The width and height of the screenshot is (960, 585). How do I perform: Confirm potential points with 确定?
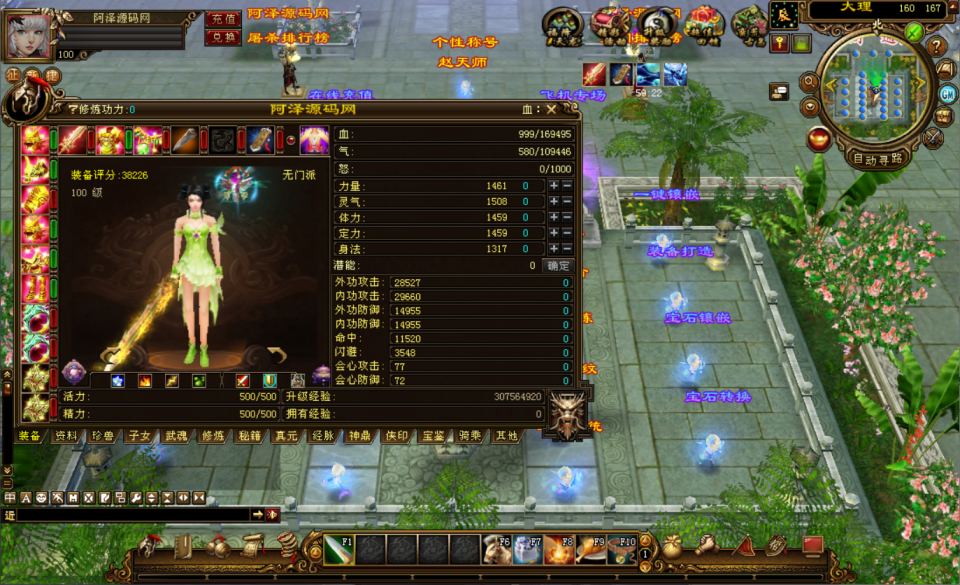pyautogui.click(x=558, y=266)
